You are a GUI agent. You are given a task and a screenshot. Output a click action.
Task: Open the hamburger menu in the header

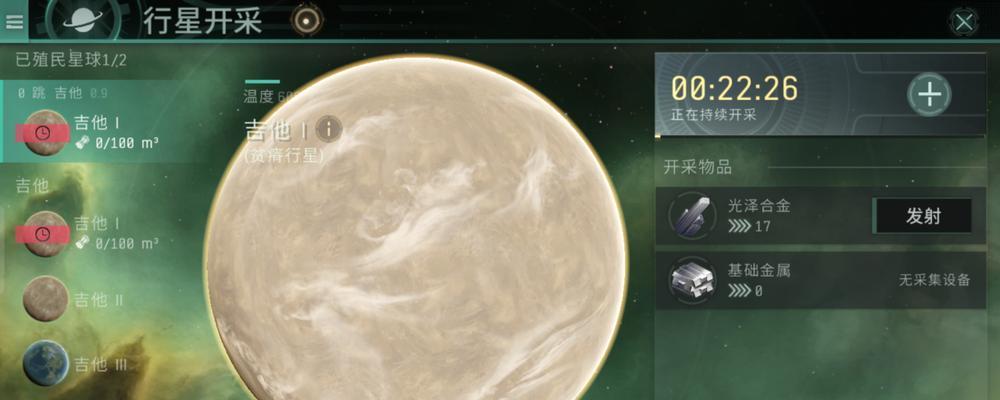[x=15, y=21]
